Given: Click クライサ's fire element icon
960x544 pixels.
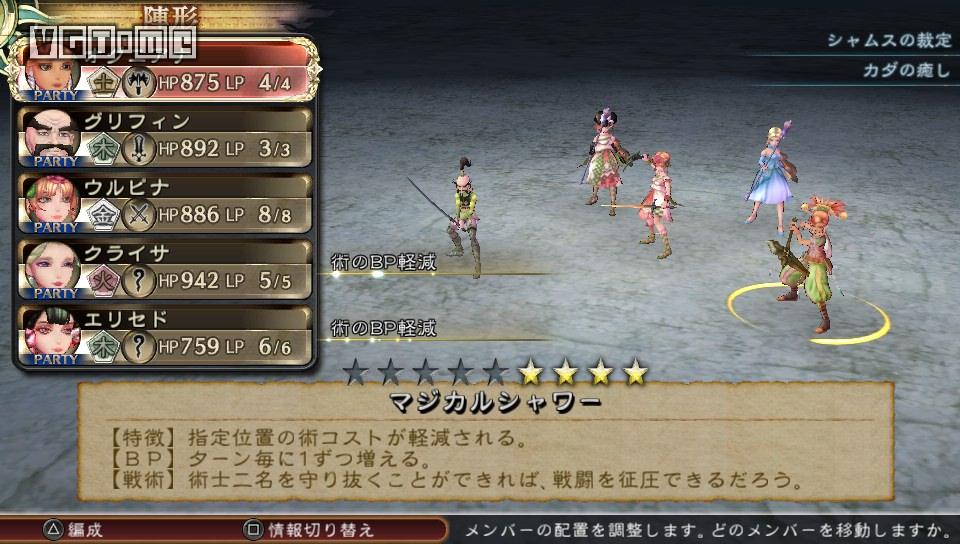Looking at the screenshot, I should pyautogui.click(x=102, y=281).
